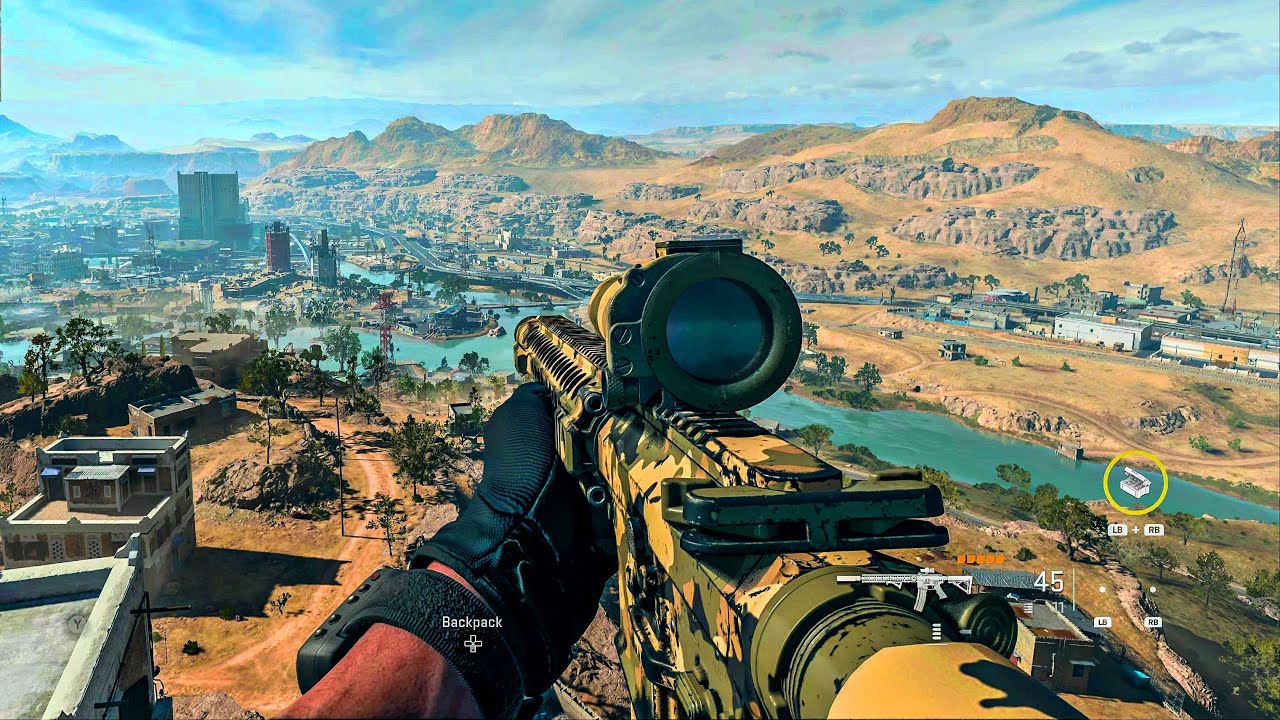
Task: Toggle the RB button prompt near ammo counter
Action: (x=1154, y=623)
